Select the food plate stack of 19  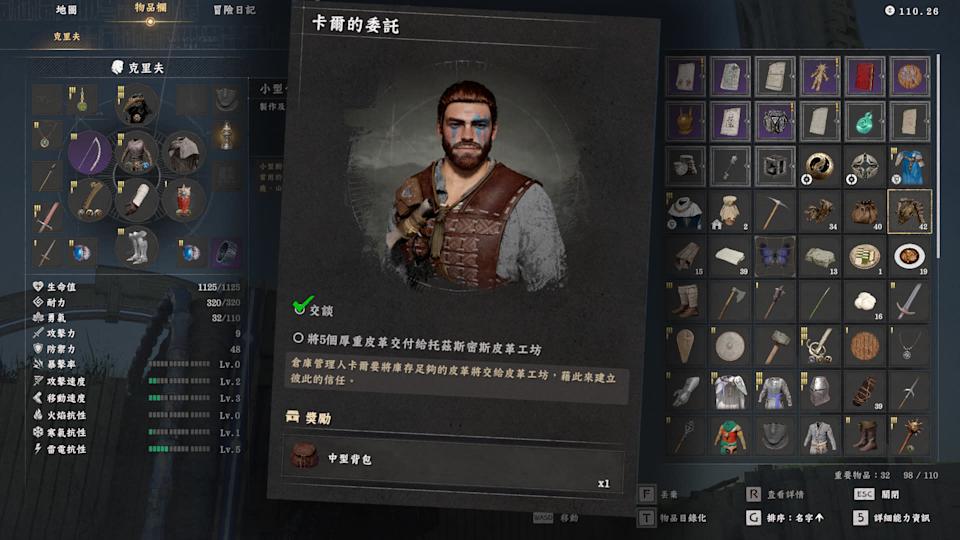point(909,256)
